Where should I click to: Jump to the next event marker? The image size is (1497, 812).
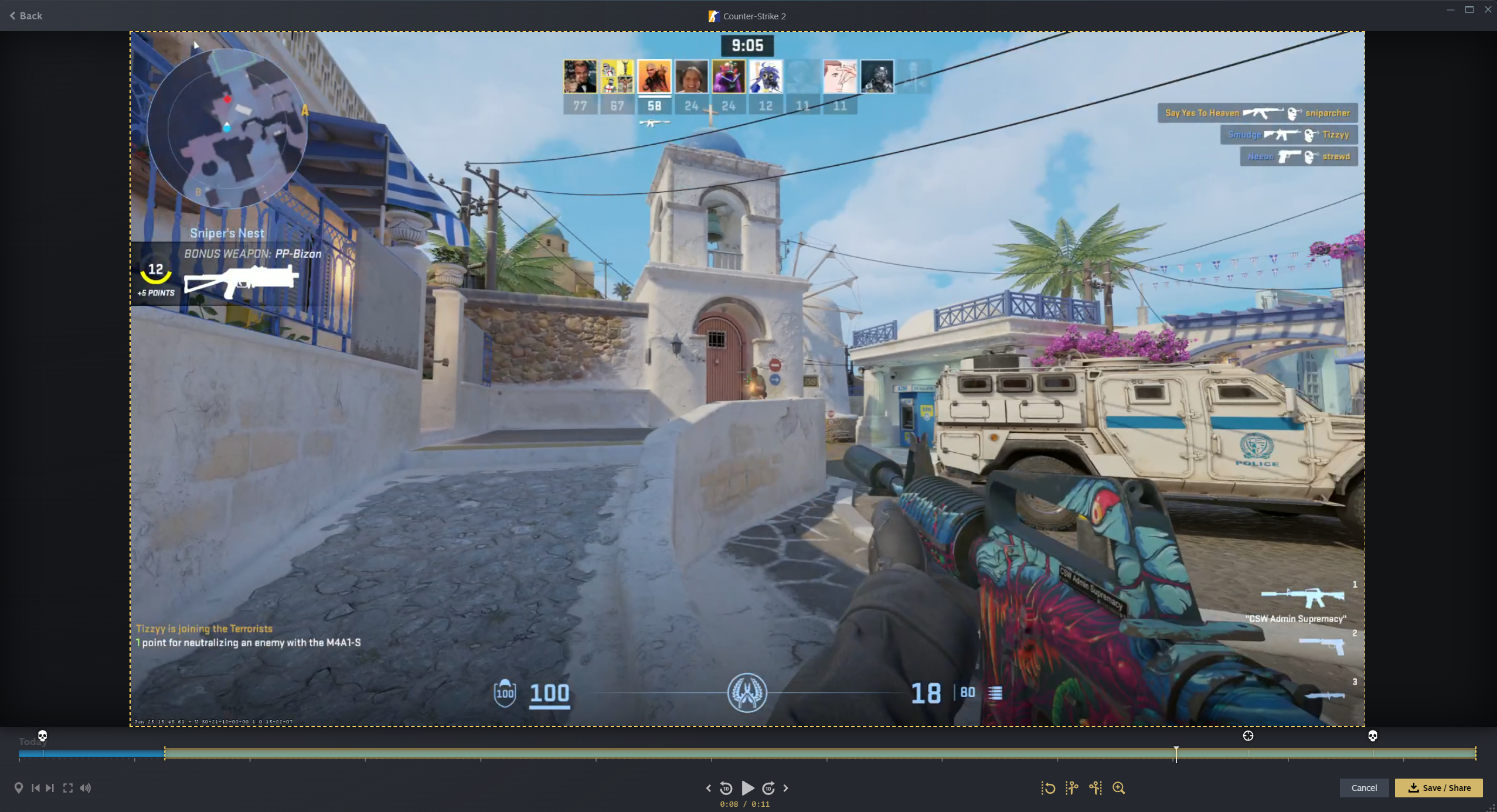tap(50, 788)
